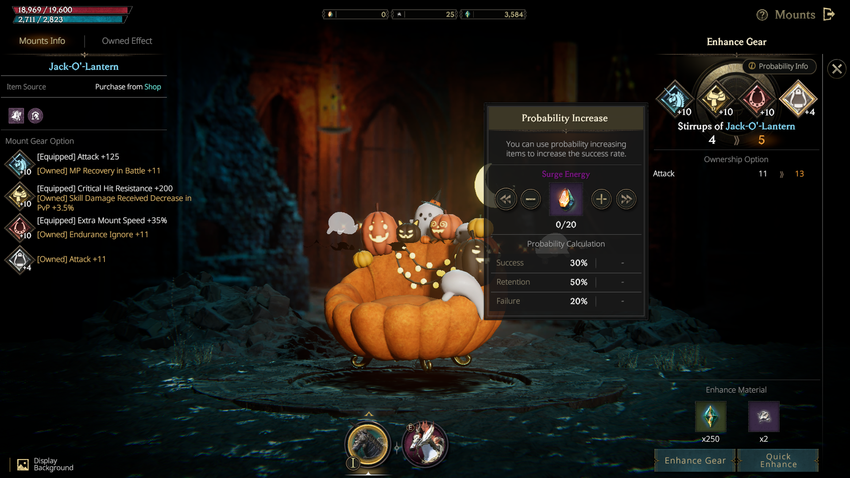850x478 pixels.
Task: Remove one Surge Energy with minus button
Action: pyautogui.click(x=531, y=199)
